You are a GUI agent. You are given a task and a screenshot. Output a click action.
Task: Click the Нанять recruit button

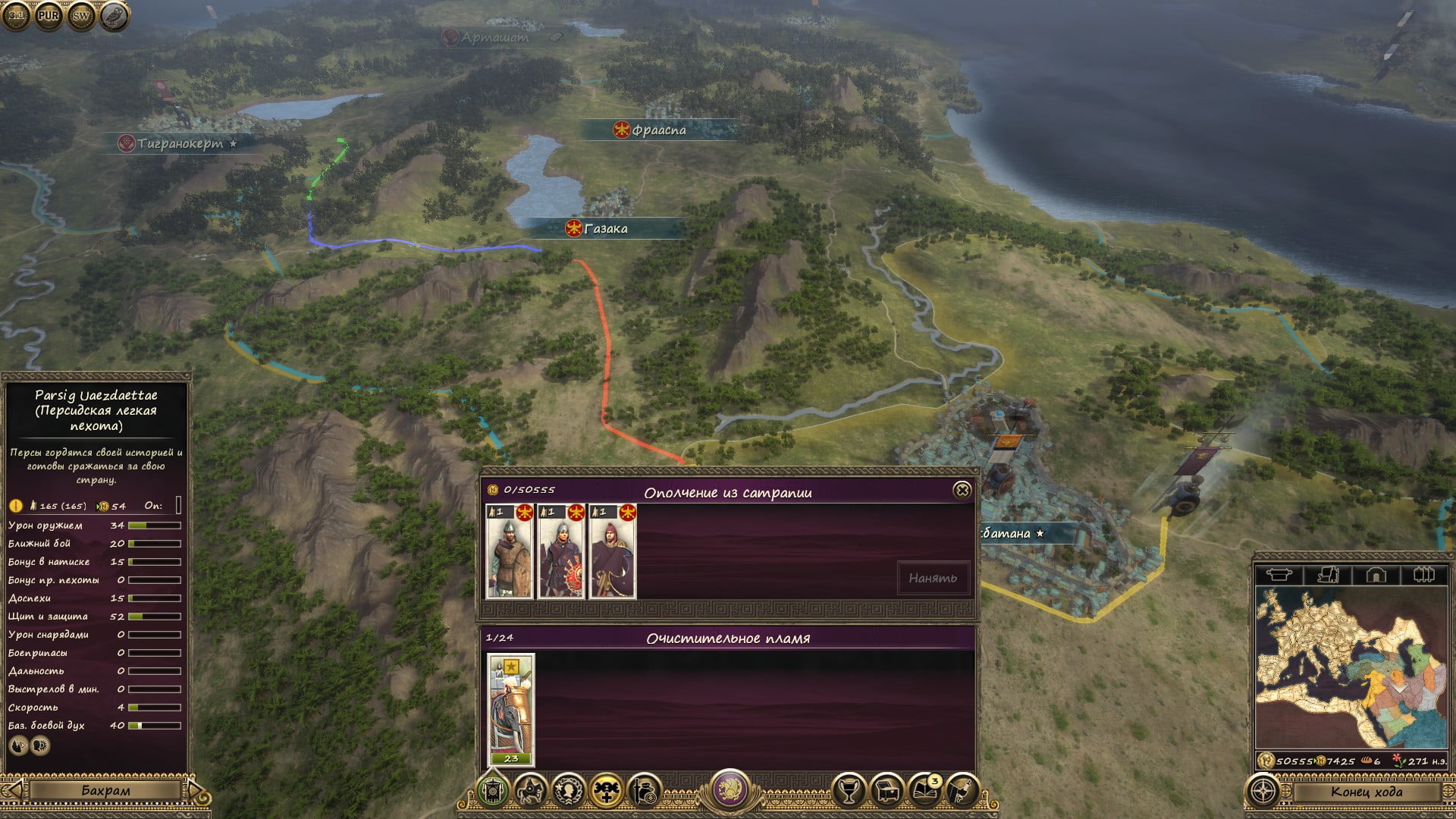(933, 579)
